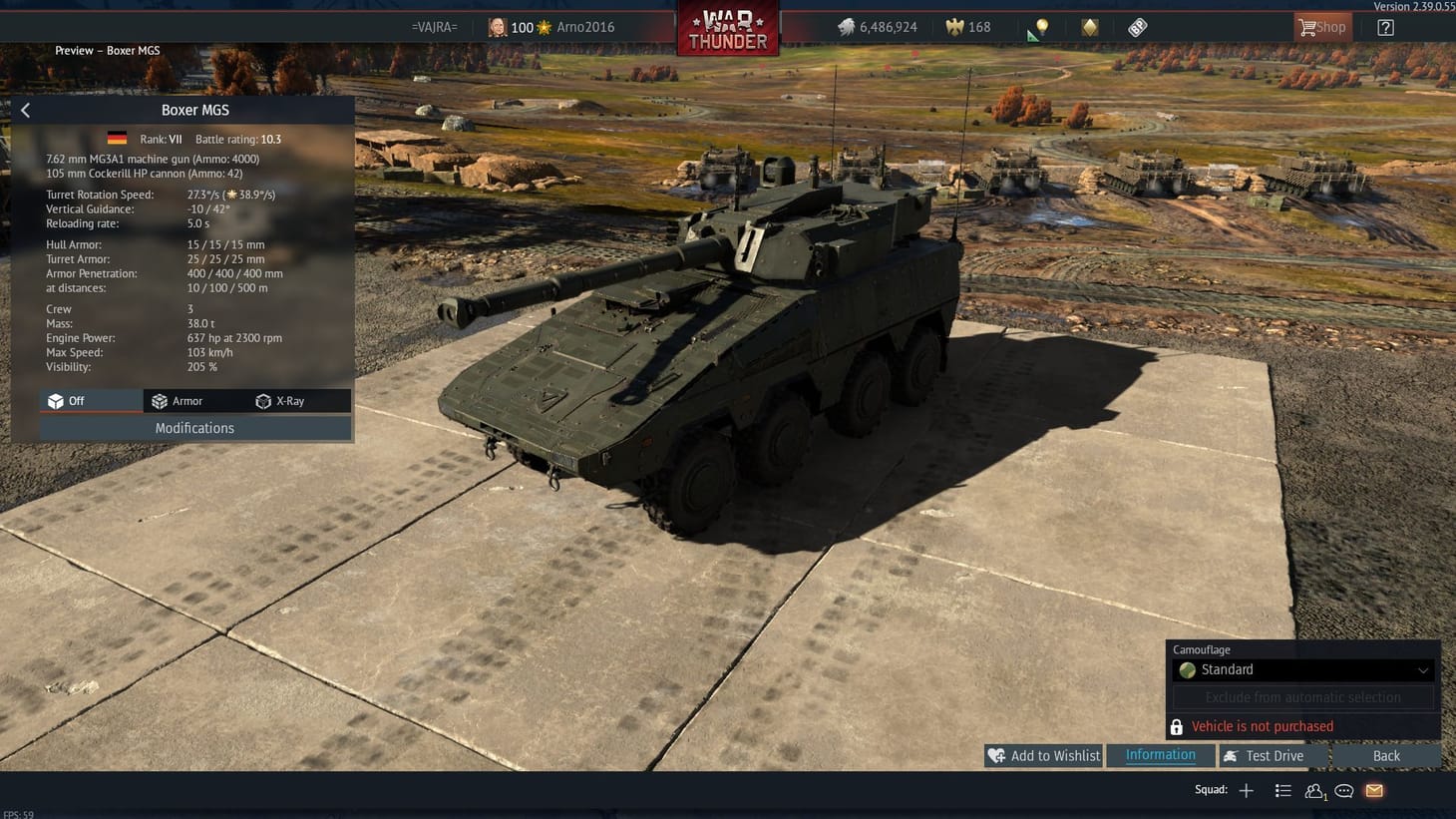1456x819 pixels.
Task: Click the light bulb tasks icon
Action: [x=1041, y=27]
